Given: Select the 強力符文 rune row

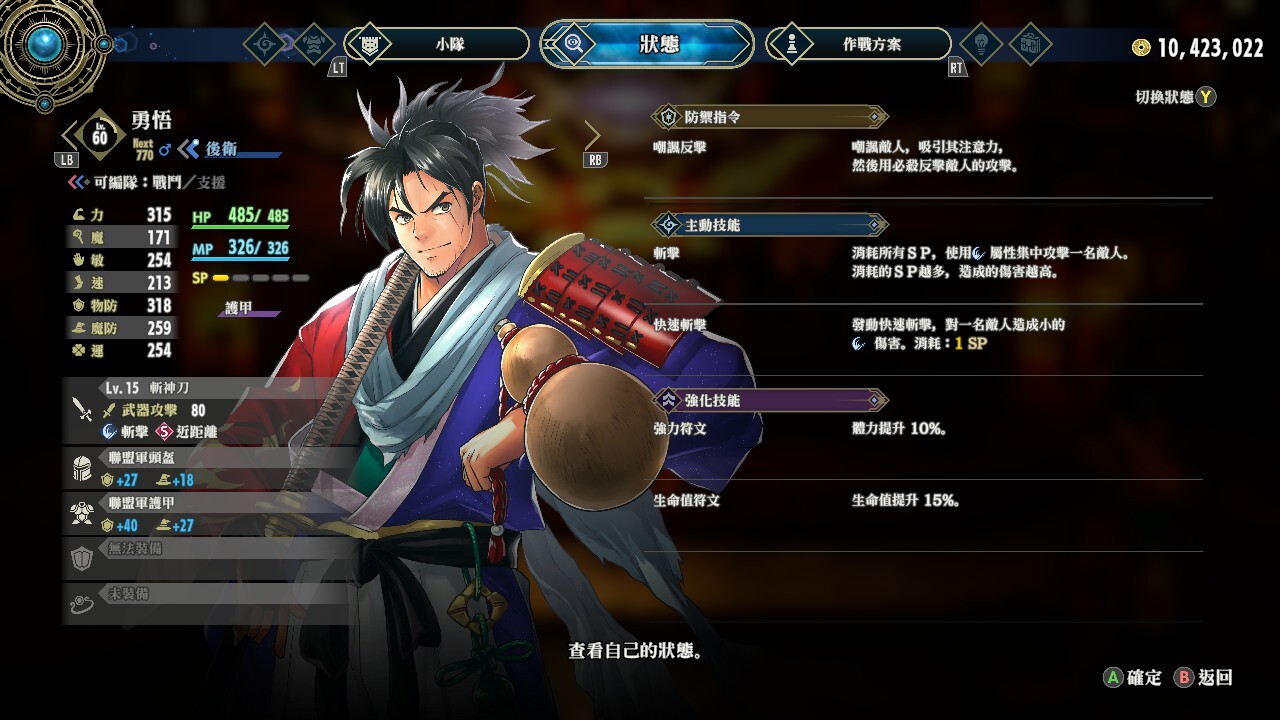Looking at the screenshot, I should 930,429.
